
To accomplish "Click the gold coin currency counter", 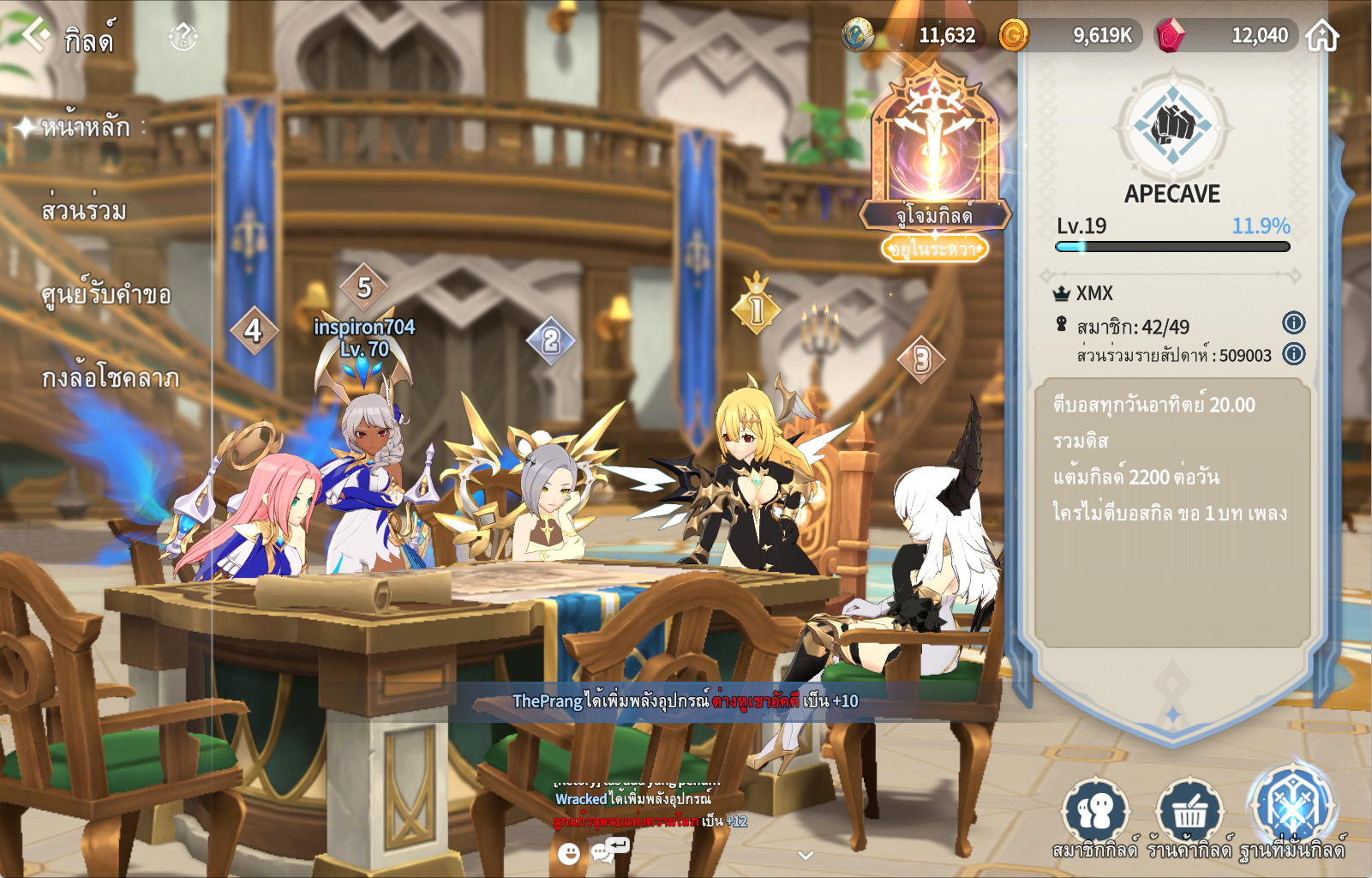I will pos(1069,35).
